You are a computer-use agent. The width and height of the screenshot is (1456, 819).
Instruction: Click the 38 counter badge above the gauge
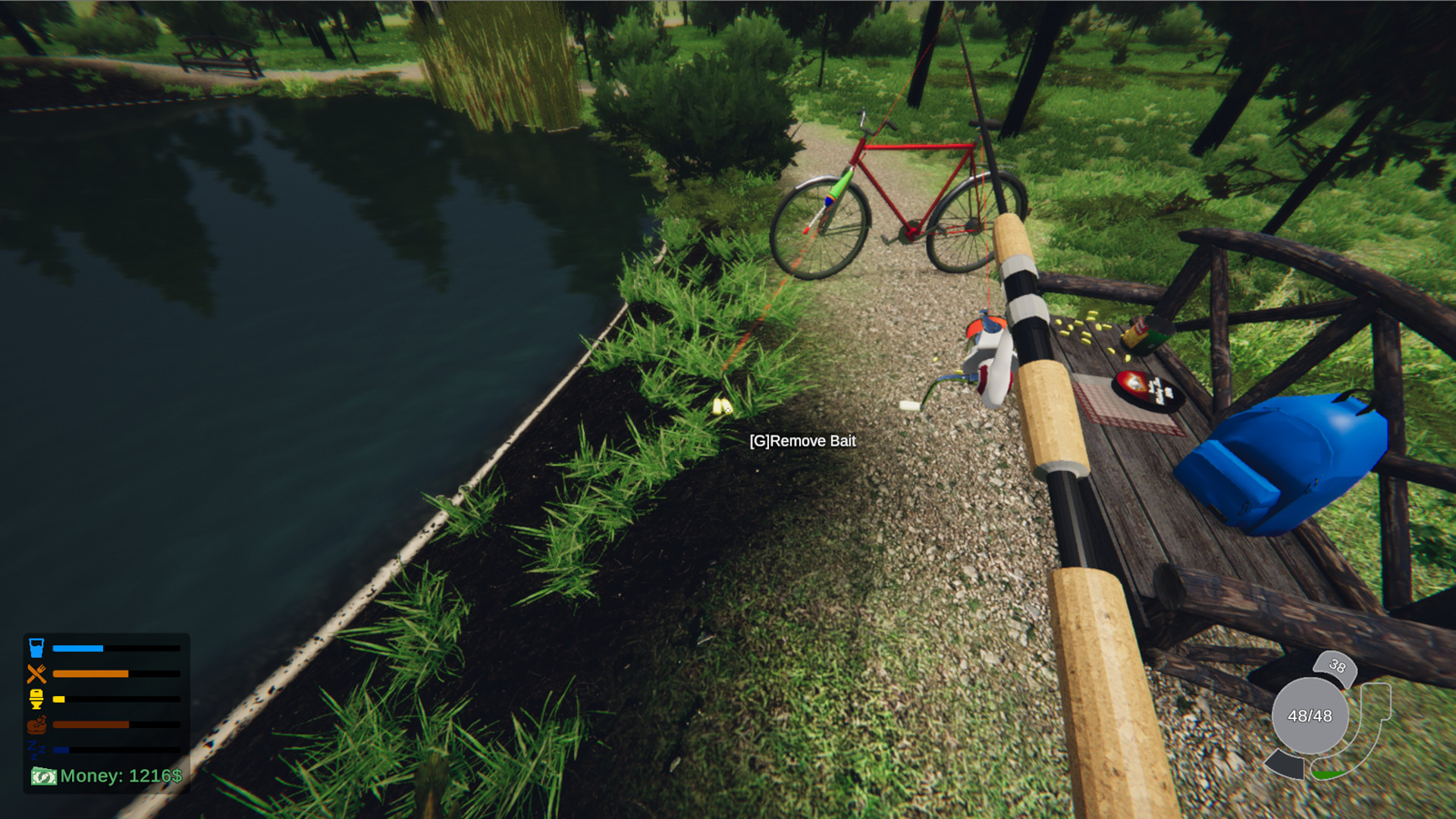[1336, 666]
